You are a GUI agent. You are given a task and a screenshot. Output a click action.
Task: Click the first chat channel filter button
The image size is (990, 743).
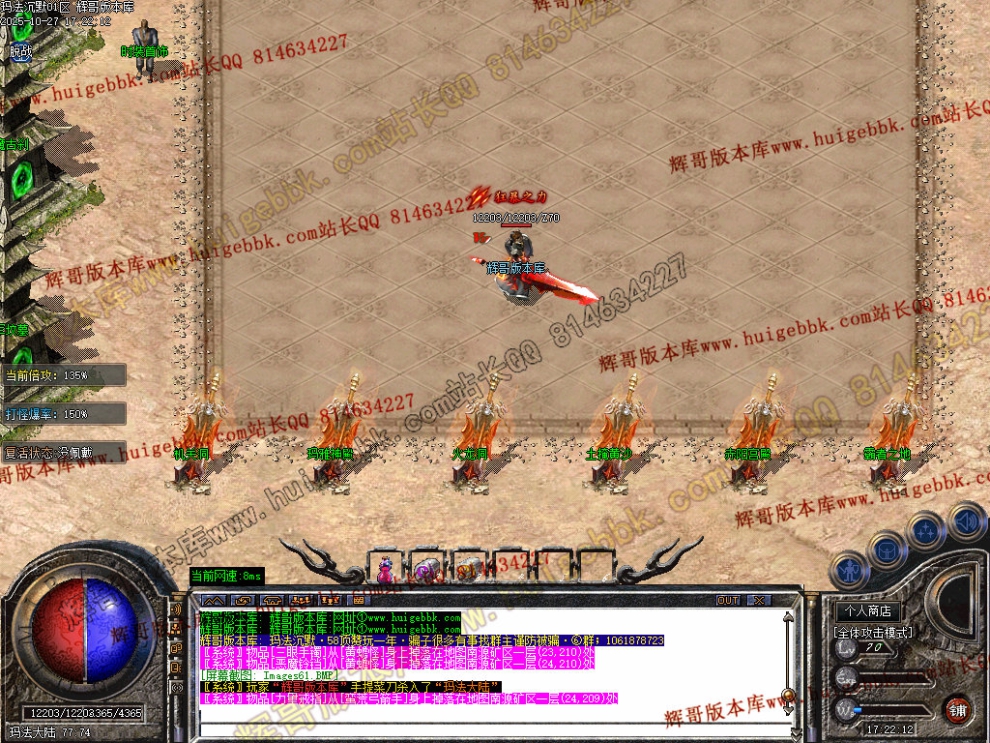(211, 600)
